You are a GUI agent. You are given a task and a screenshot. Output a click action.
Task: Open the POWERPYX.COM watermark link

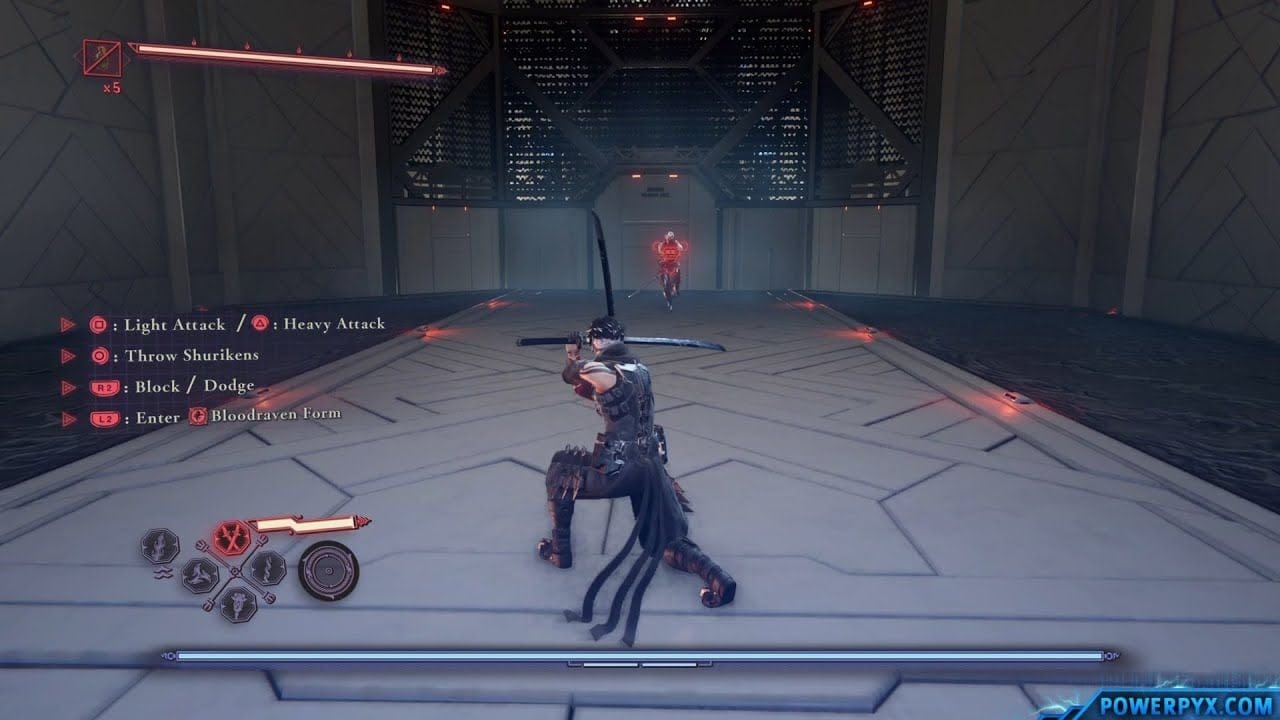[1186, 703]
